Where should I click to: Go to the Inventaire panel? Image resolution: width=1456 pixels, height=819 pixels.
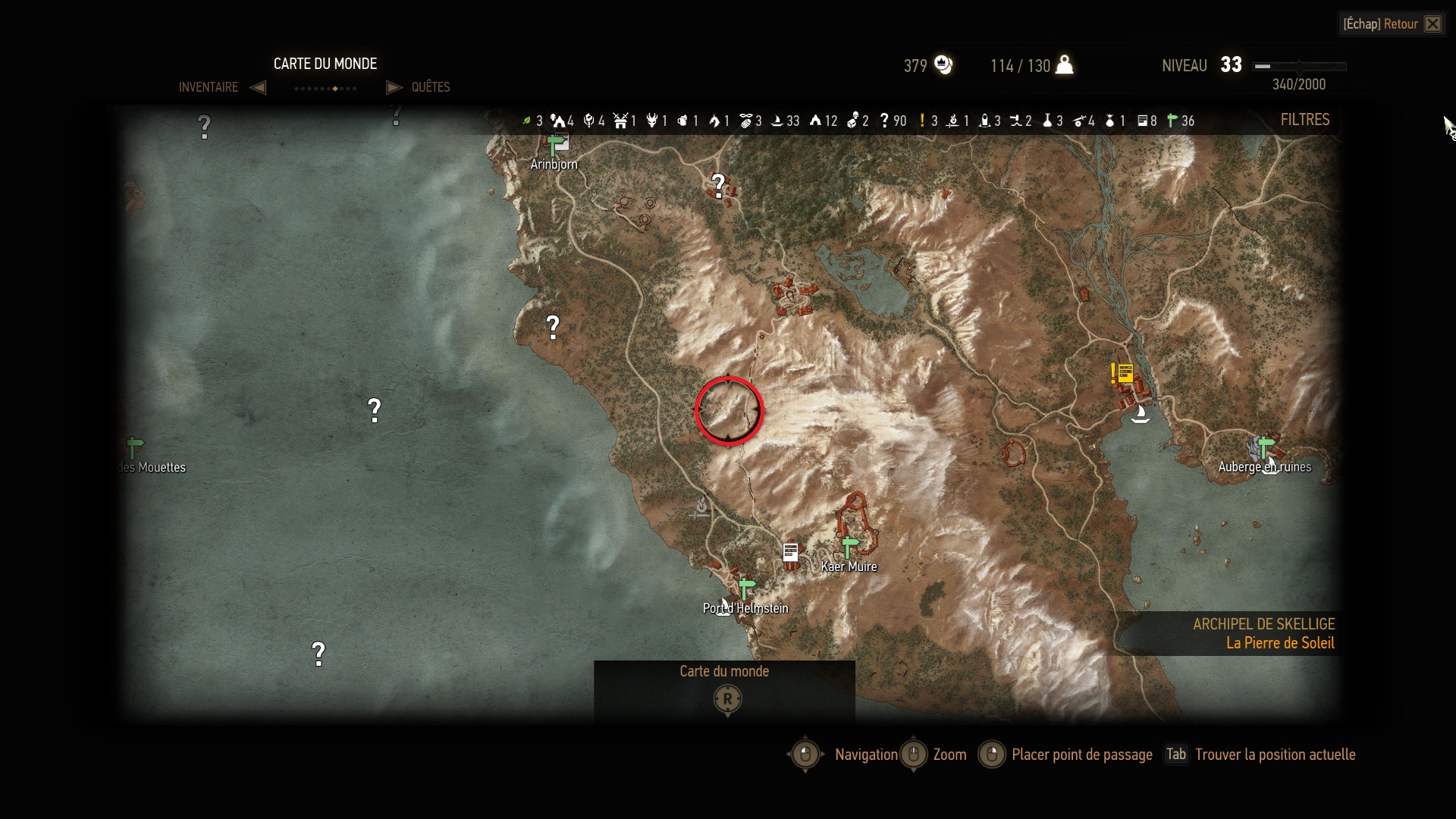209,87
